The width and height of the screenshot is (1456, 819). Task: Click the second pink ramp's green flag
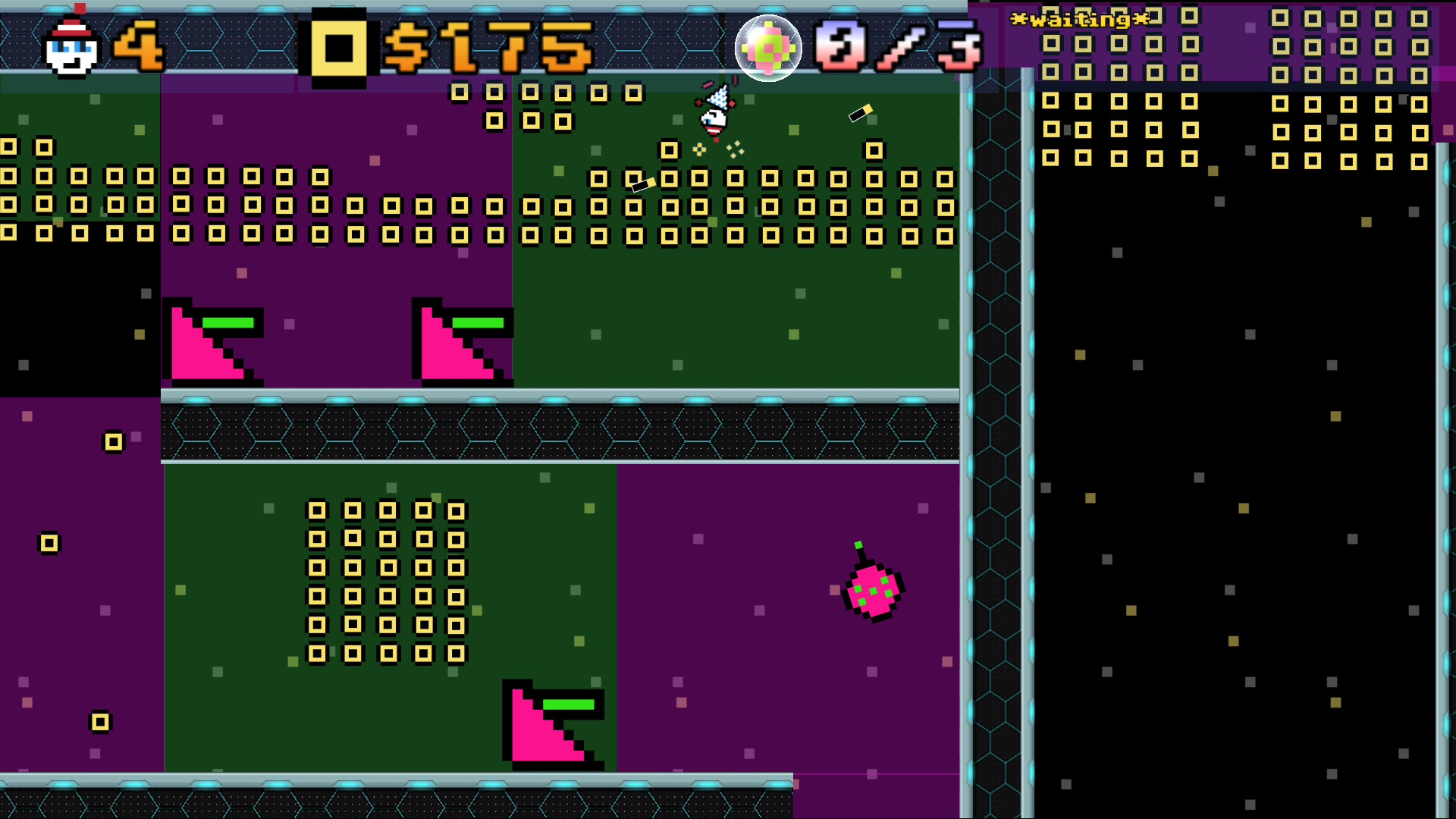click(x=478, y=322)
